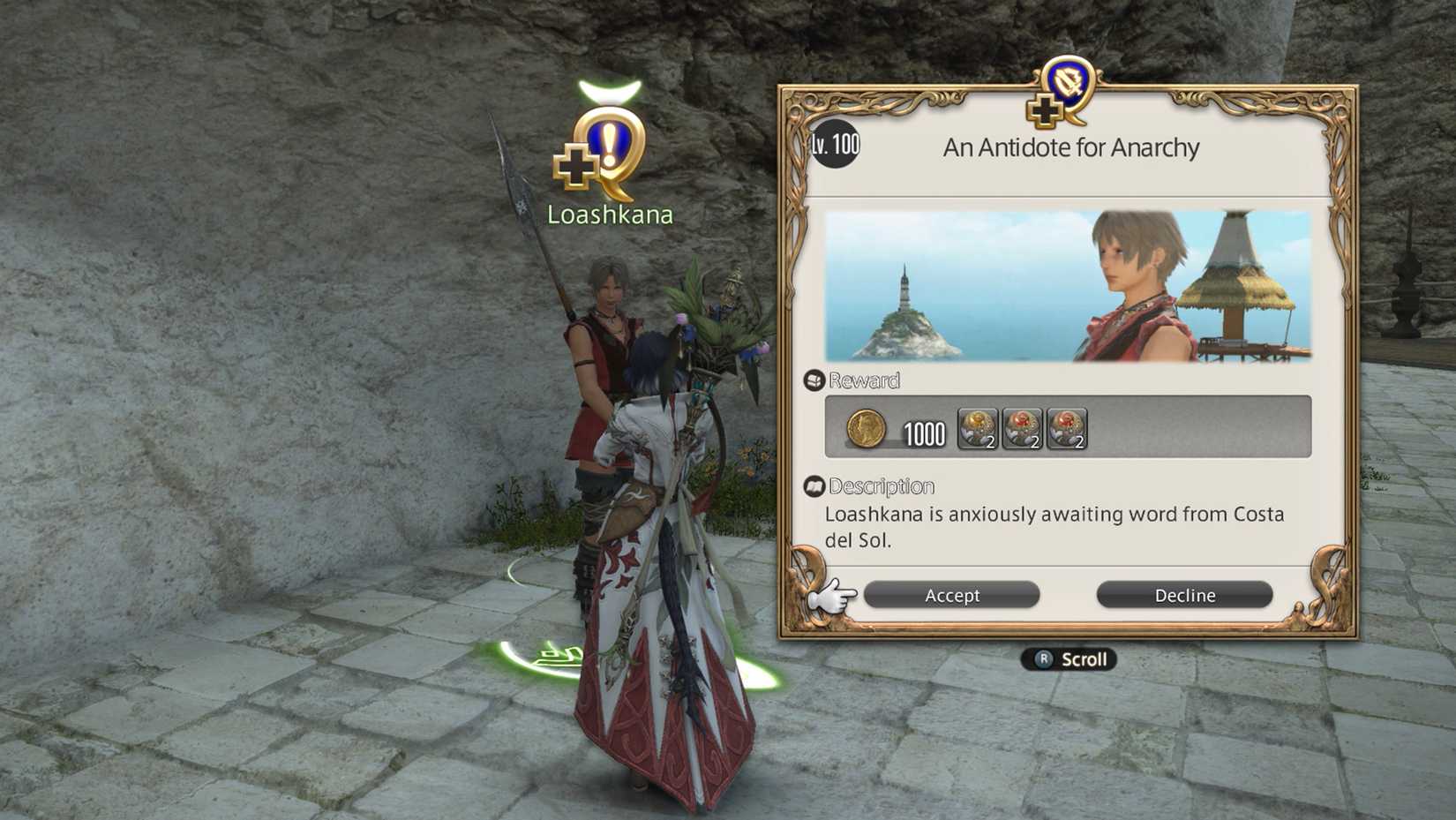Select the middle red reward item icon
This screenshot has height=820, width=1456.
click(1024, 430)
